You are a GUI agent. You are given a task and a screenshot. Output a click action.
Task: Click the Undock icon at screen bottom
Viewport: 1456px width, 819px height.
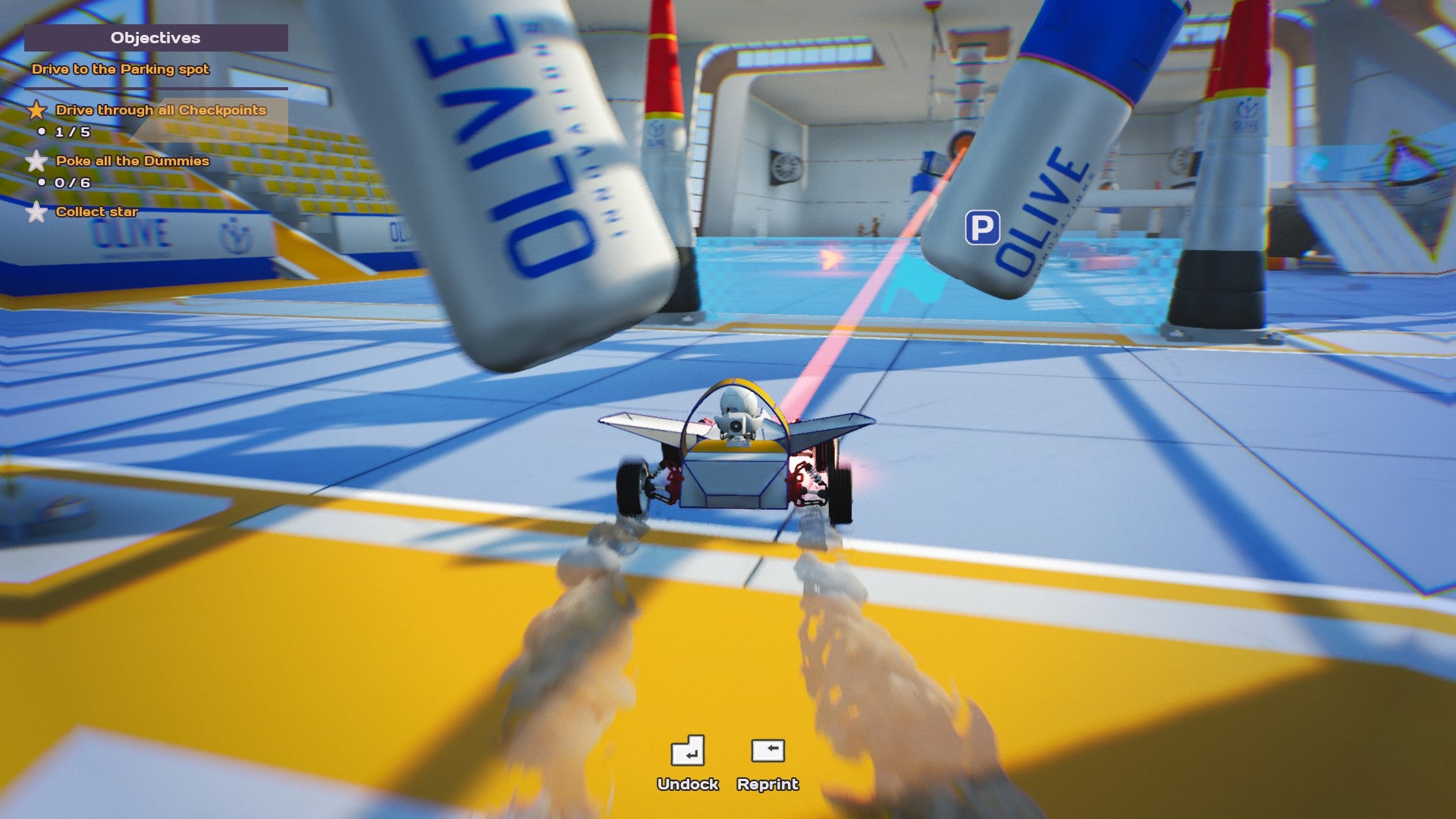pos(689,752)
